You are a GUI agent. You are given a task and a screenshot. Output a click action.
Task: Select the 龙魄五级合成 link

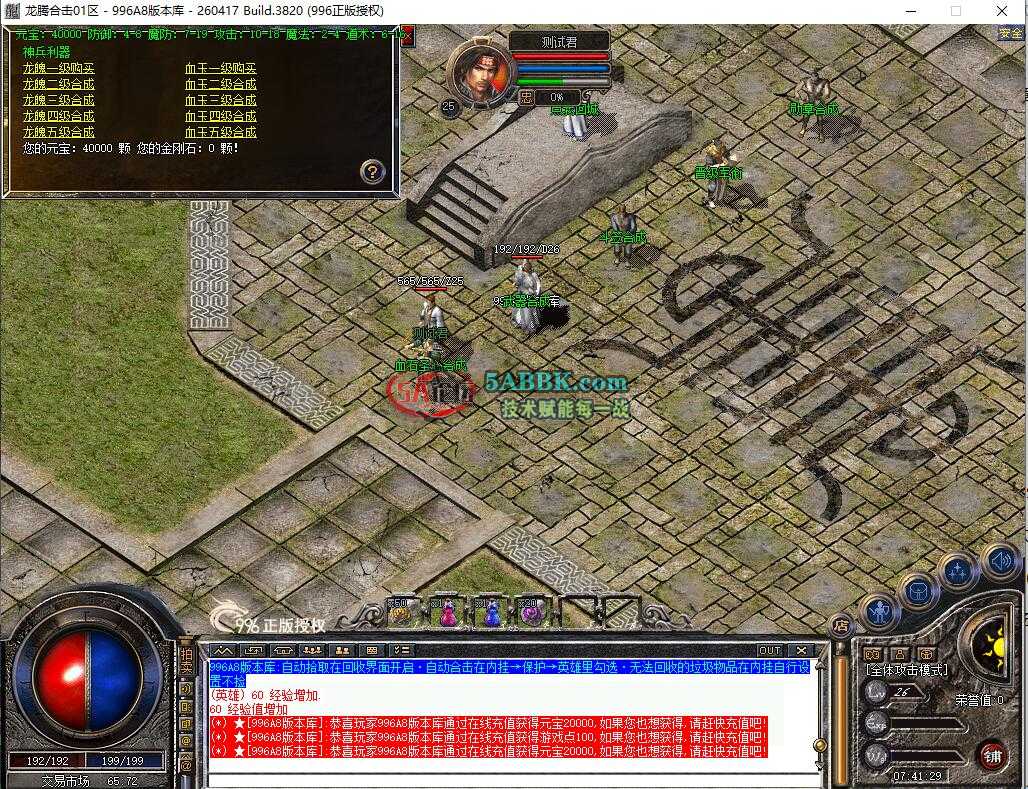pyautogui.click(x=59, y=132)
